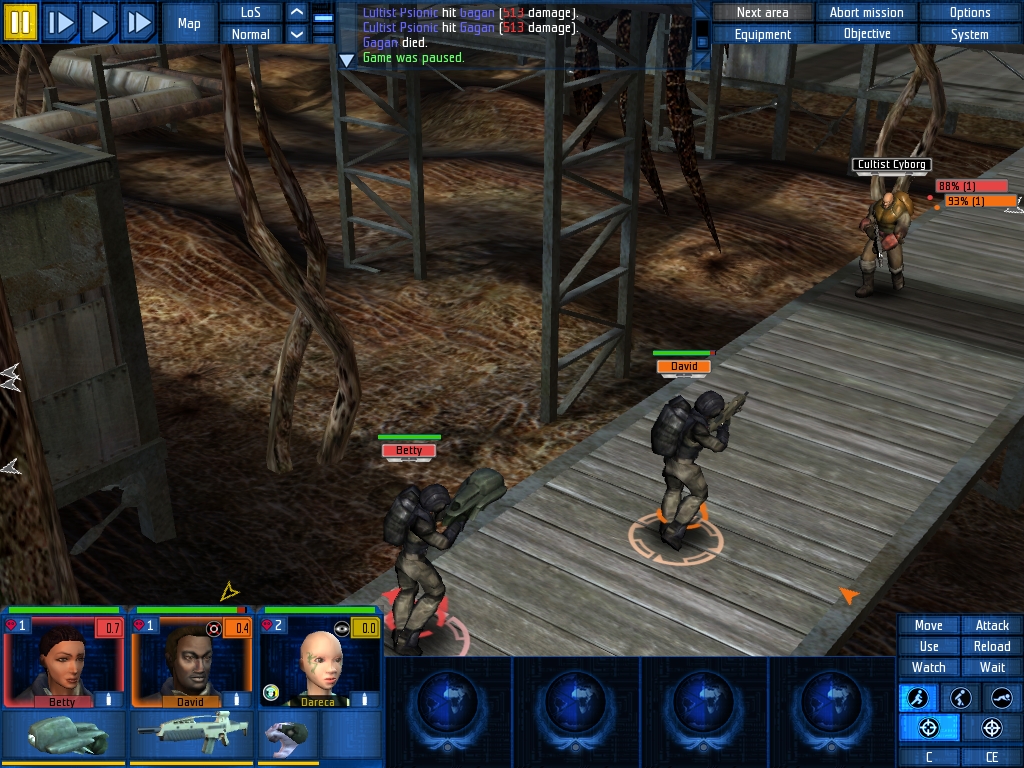Reload the selected soldier's weapon
This screenshot has width=1024, height=768.
992,646
